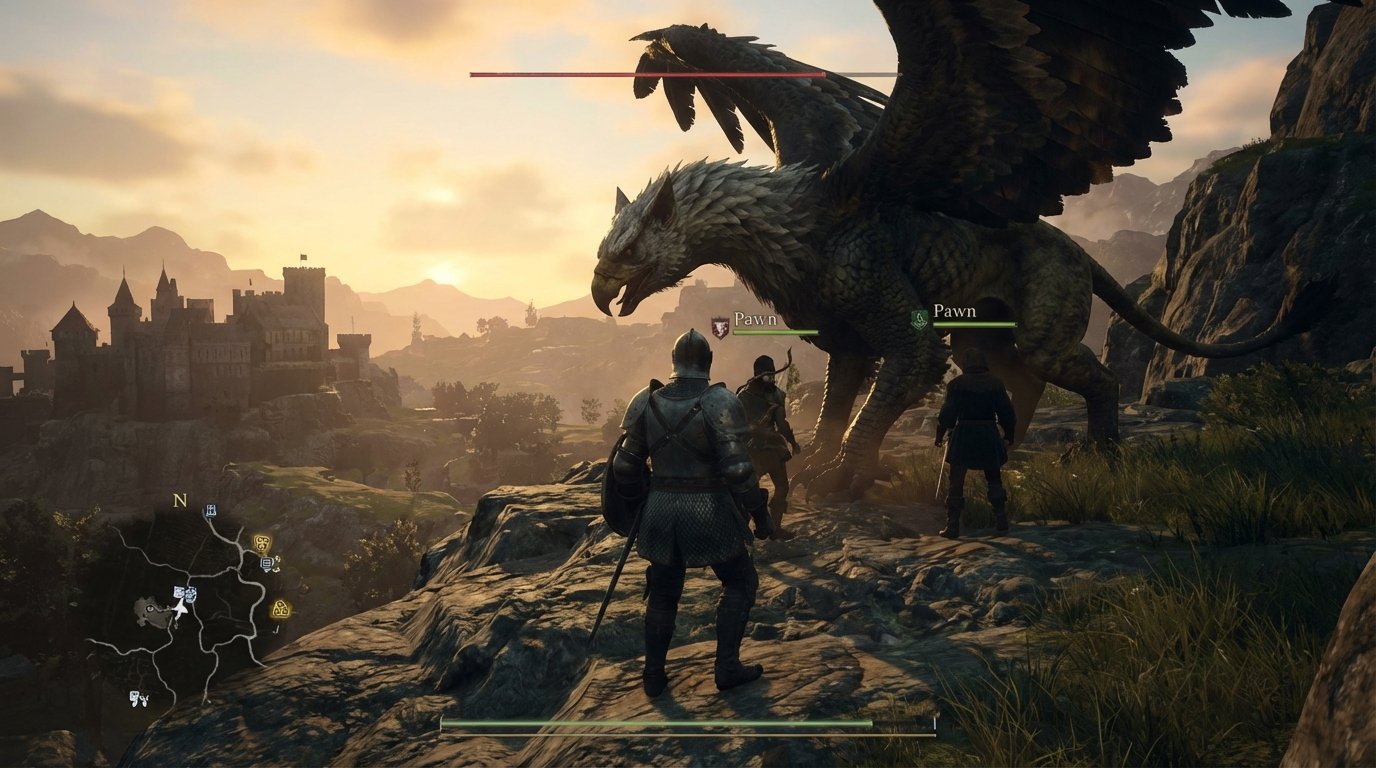Click the green archer vocation crest beside right Pawn

(x=918, y=320)
